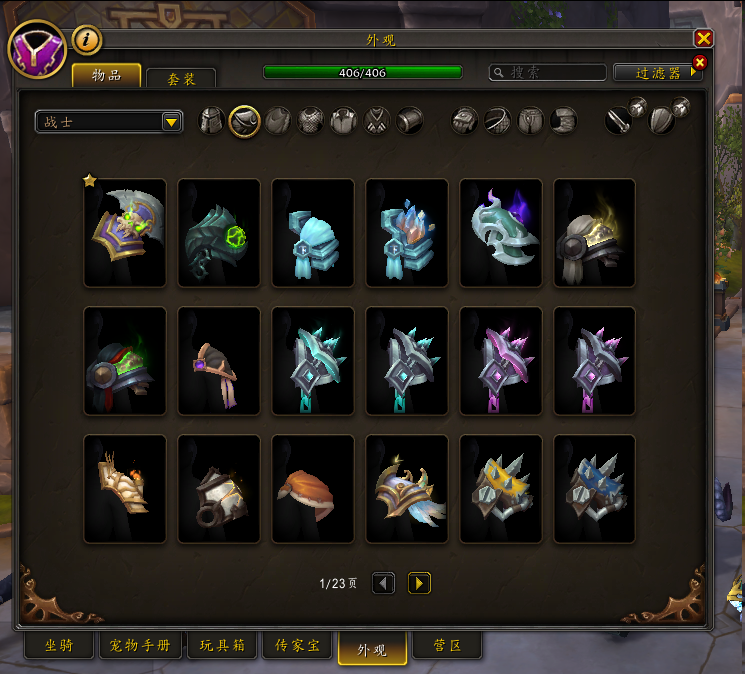Open the 坐骑 mounts tab

click(x=58, y=646)
